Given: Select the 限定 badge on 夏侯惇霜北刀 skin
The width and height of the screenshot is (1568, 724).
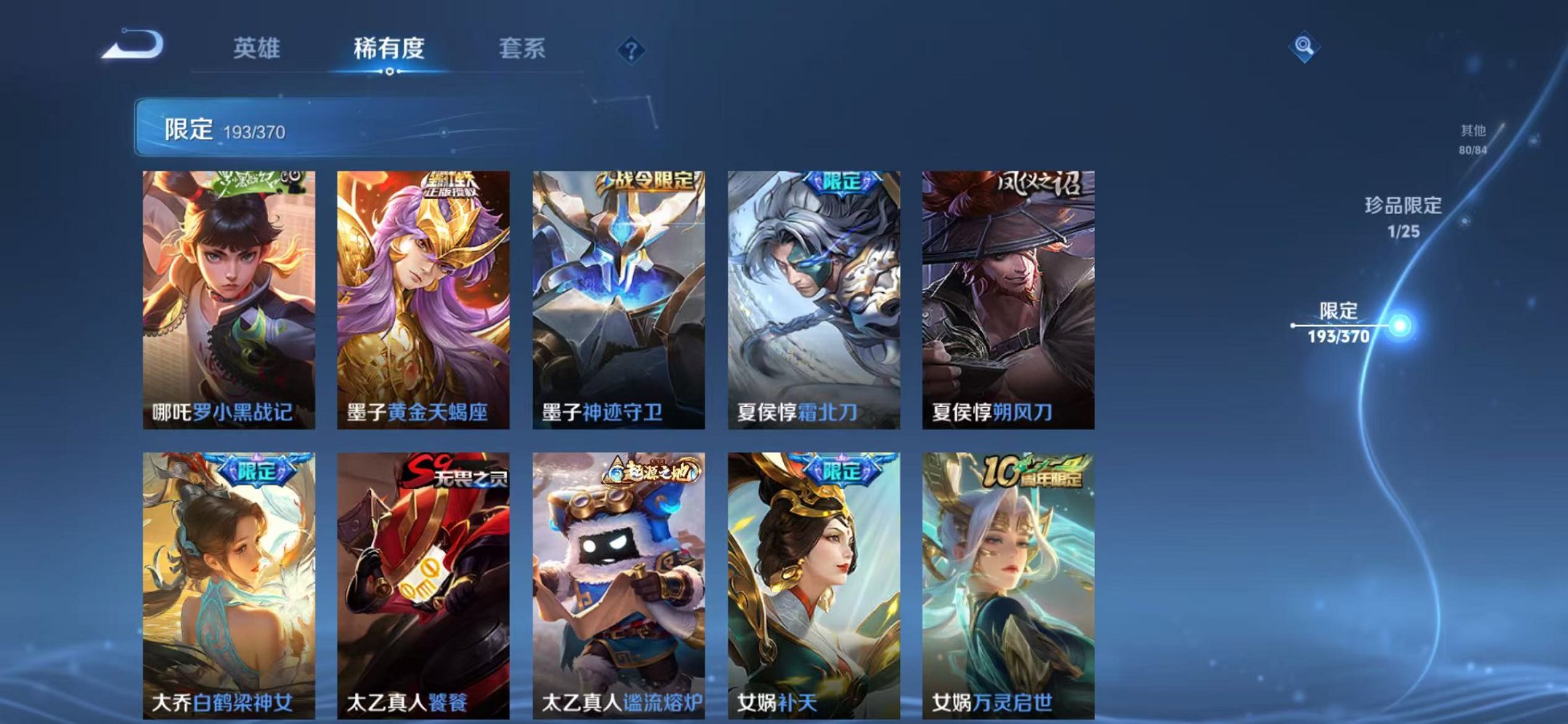Looking at the screenshot, I should [x=841, y=184].
